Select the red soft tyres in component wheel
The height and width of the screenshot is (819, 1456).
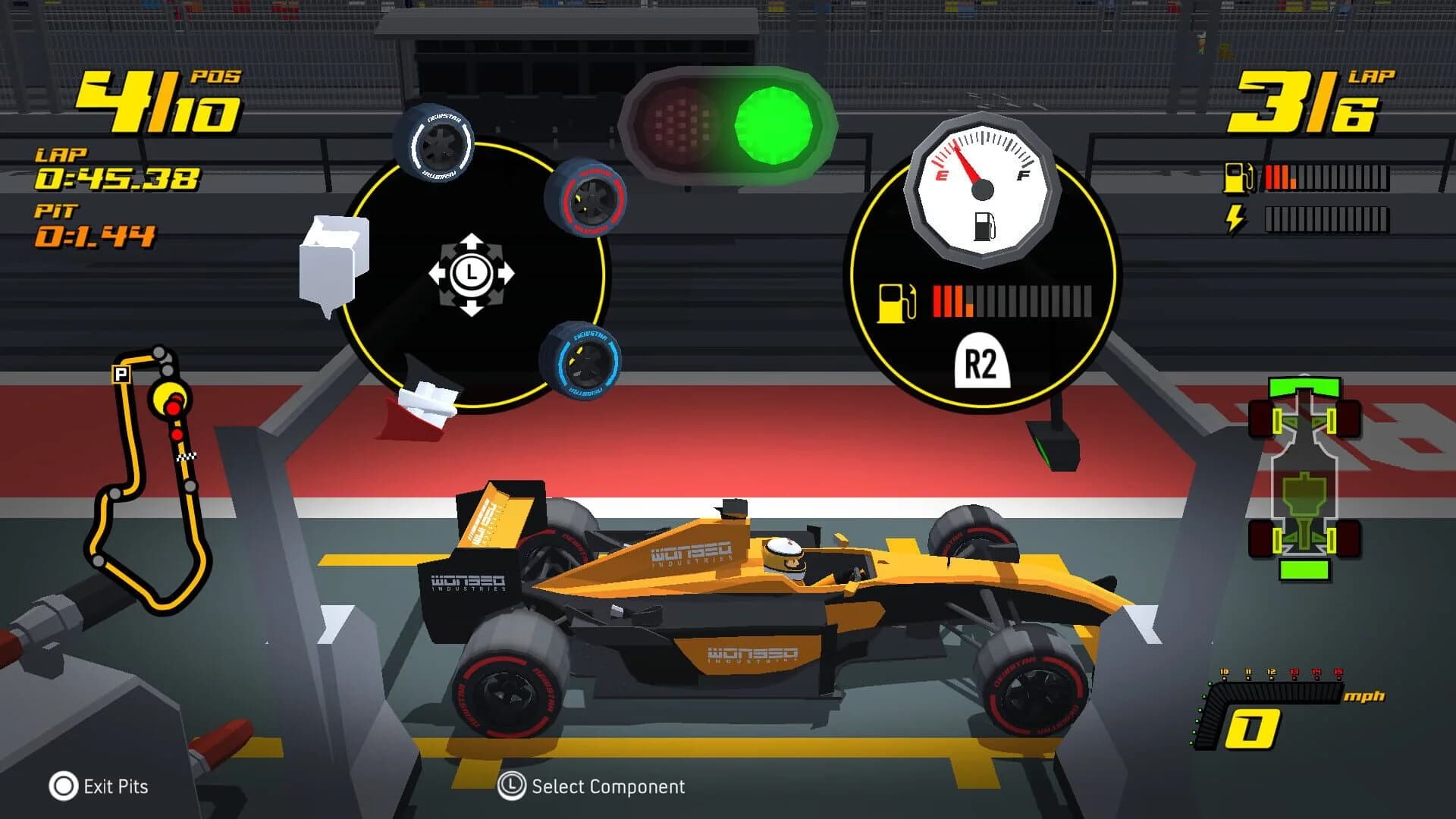(x=591, y=200)
